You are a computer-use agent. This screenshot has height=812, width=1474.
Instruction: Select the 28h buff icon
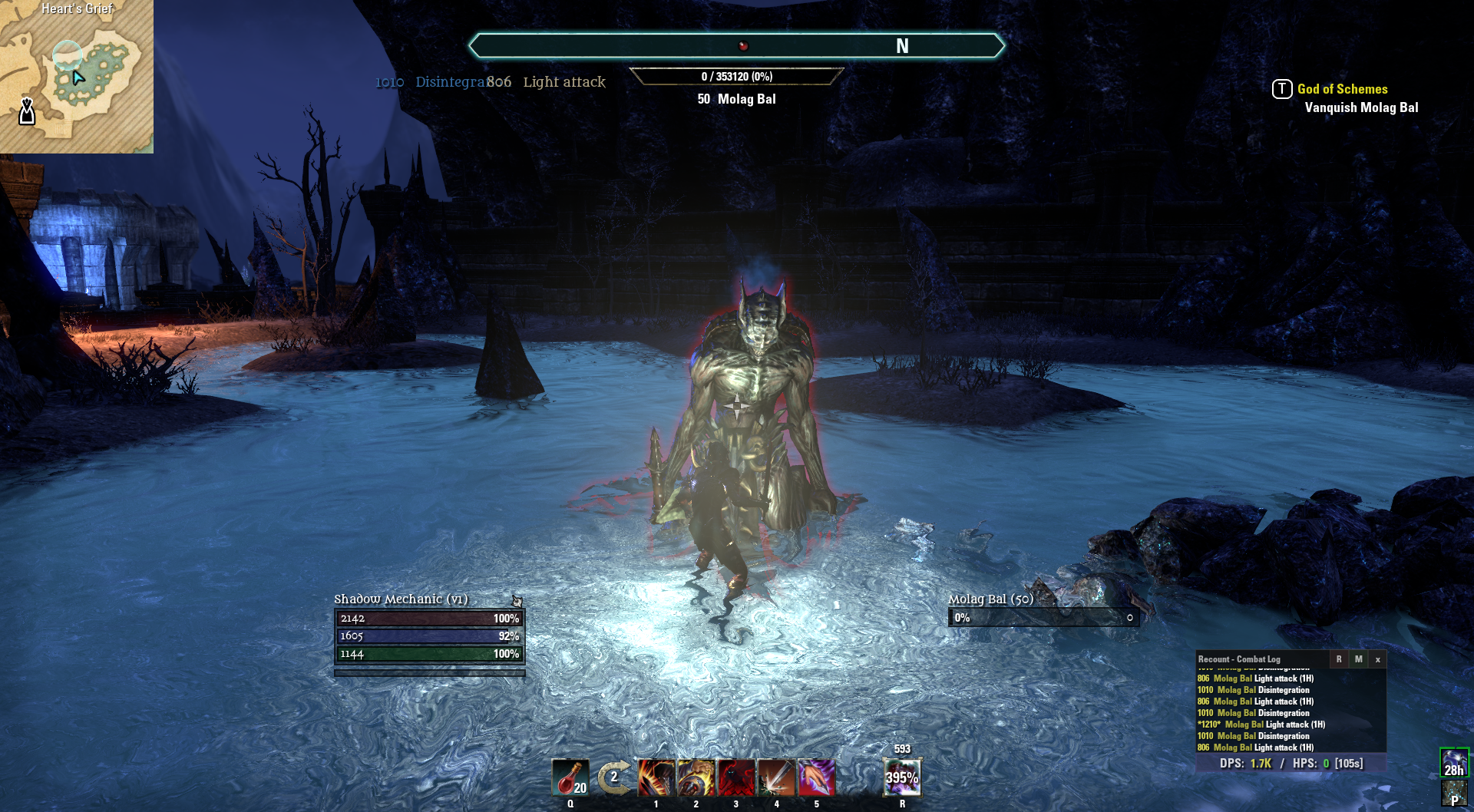click(x=1454, y=763)
